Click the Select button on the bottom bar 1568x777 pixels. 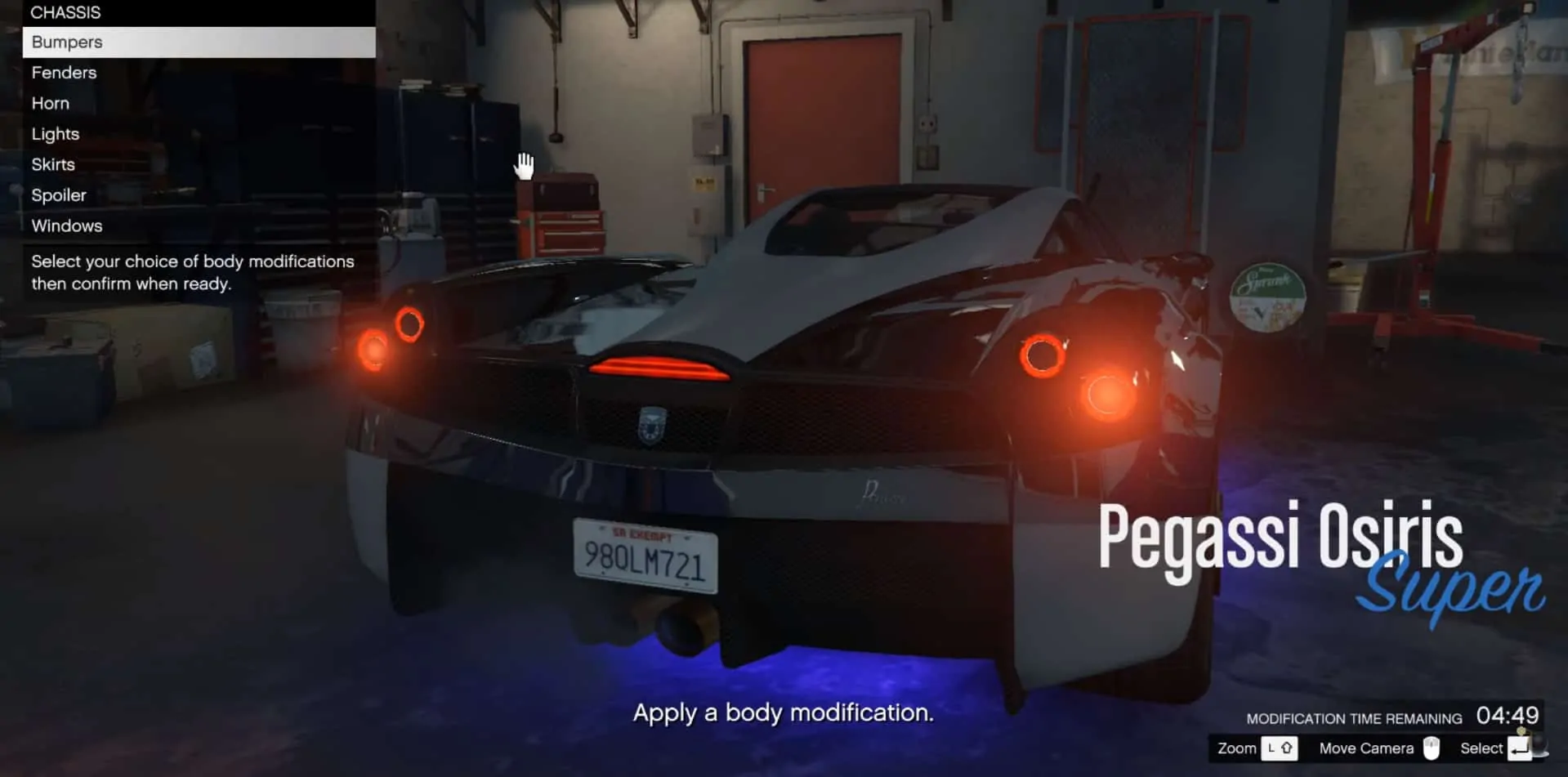(1481, 748)
